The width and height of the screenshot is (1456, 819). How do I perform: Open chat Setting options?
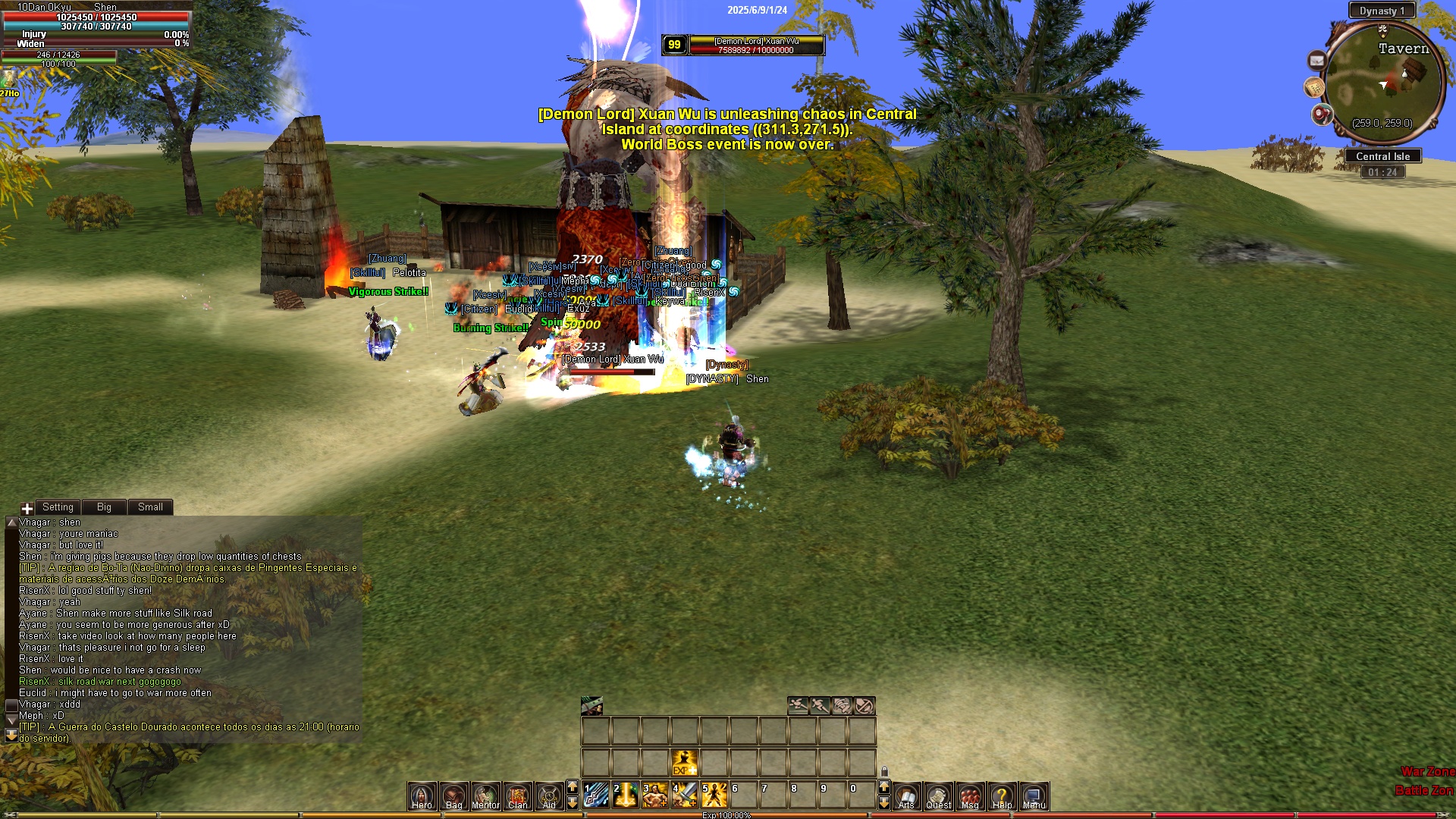pos(58,507)
